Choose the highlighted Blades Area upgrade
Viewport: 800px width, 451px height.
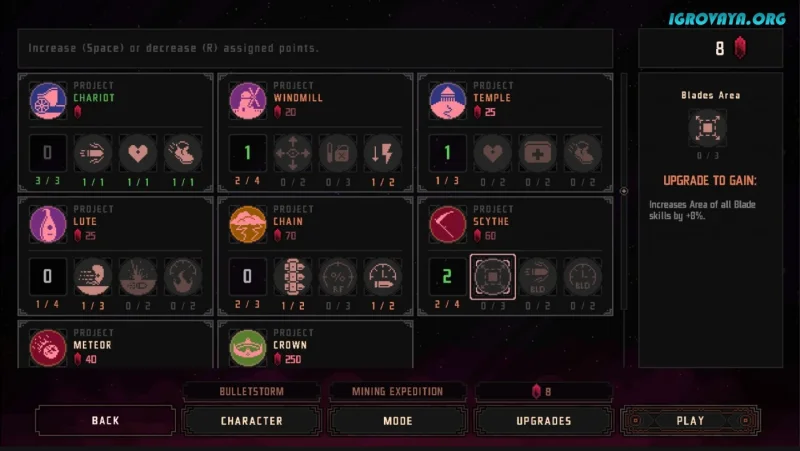click(493, 277)
